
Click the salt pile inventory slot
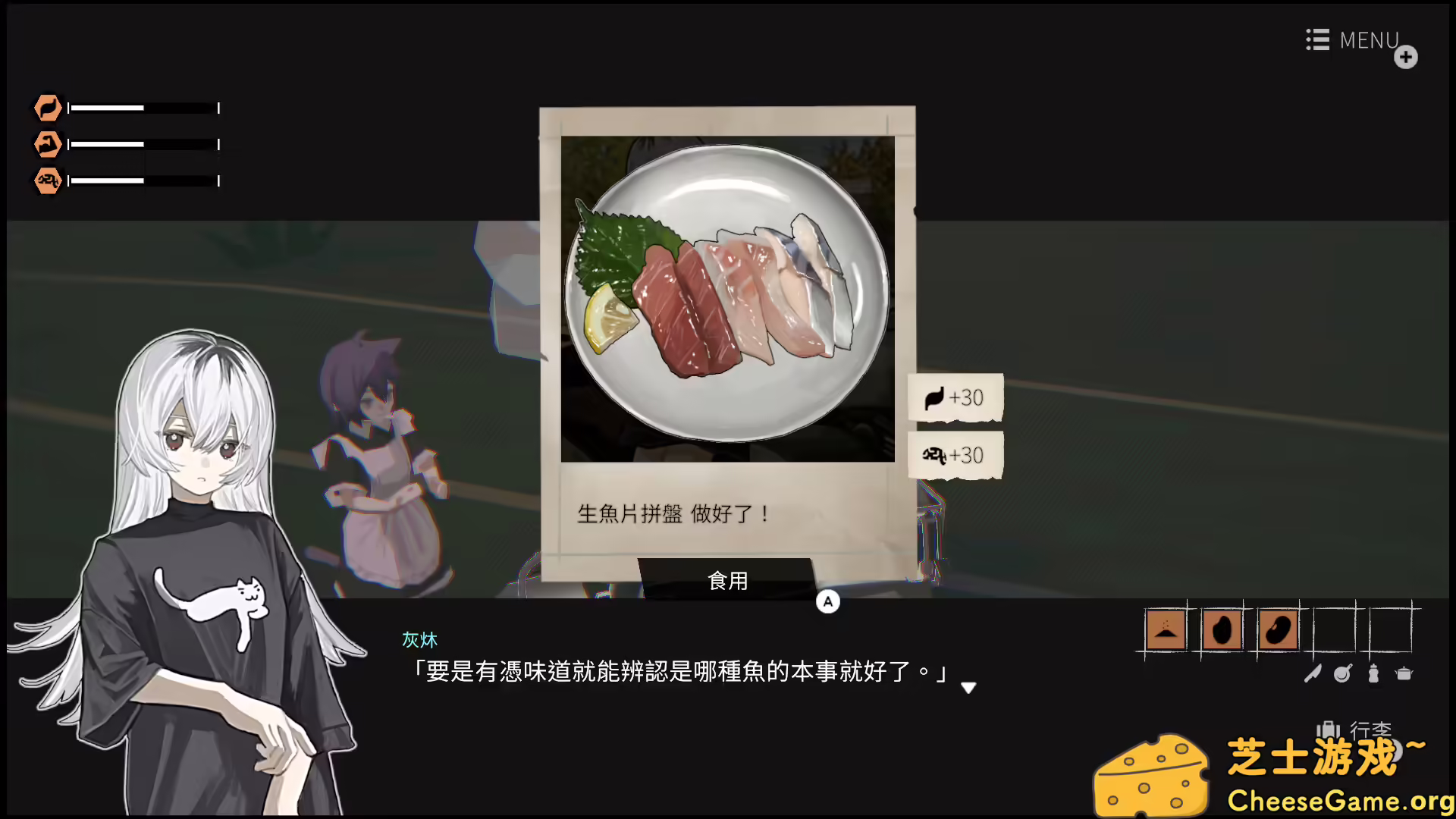coord(1166,629)
